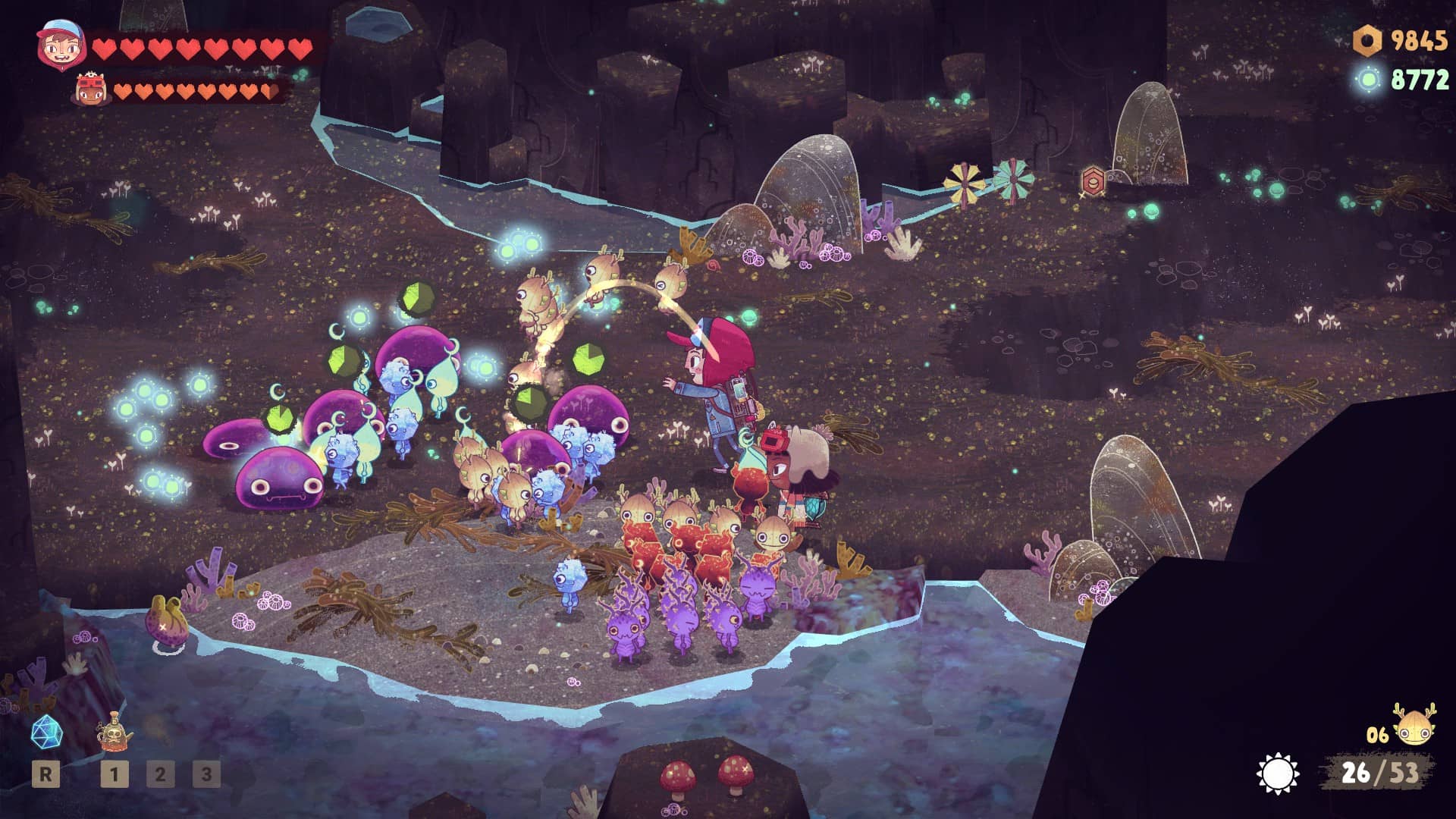Use the blue crystal gem item
Viewport: 1456px width, 819px height.
(45, 732)
